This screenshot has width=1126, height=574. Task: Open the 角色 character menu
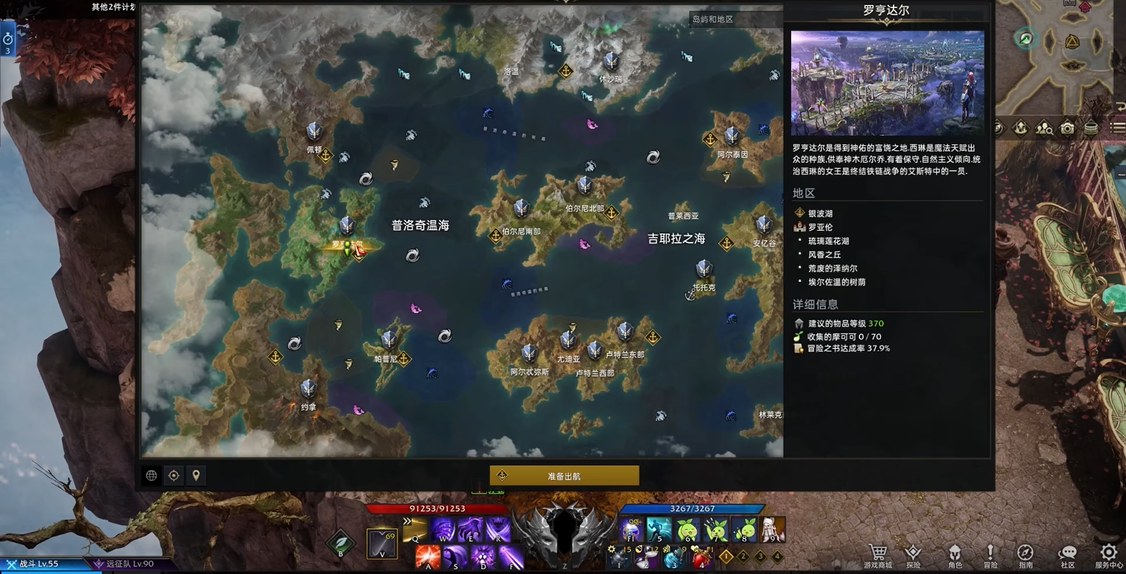pyautogui.click(x=955, y=554)
